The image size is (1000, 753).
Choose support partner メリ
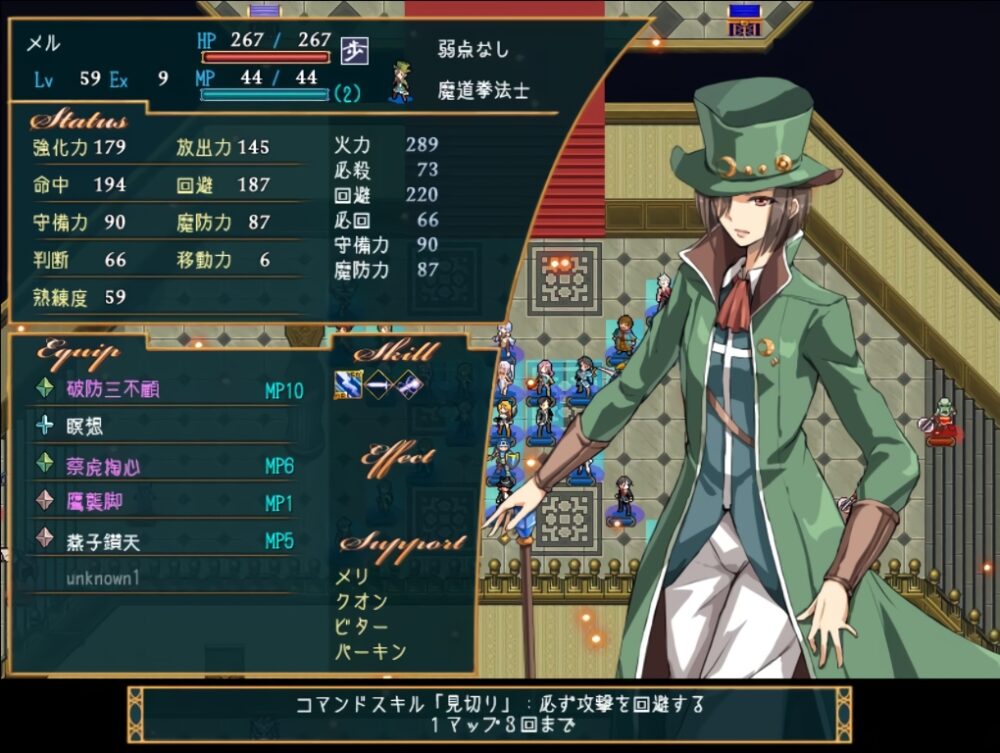352,577
